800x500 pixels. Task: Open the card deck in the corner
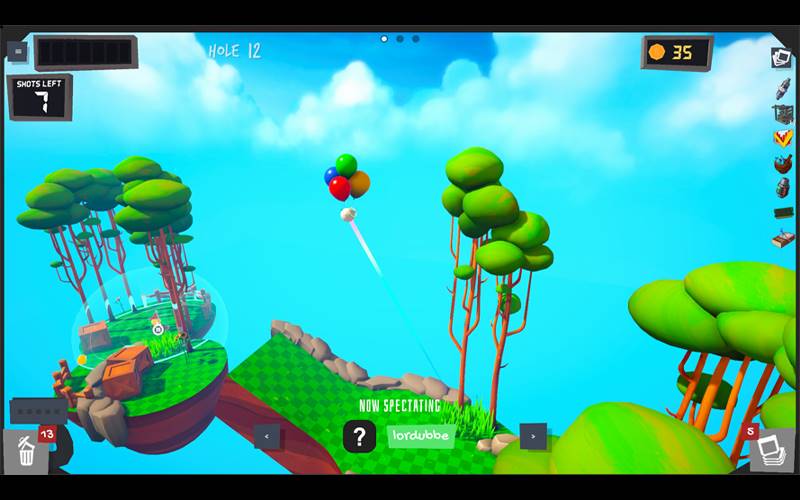click(x=771, y=450)
